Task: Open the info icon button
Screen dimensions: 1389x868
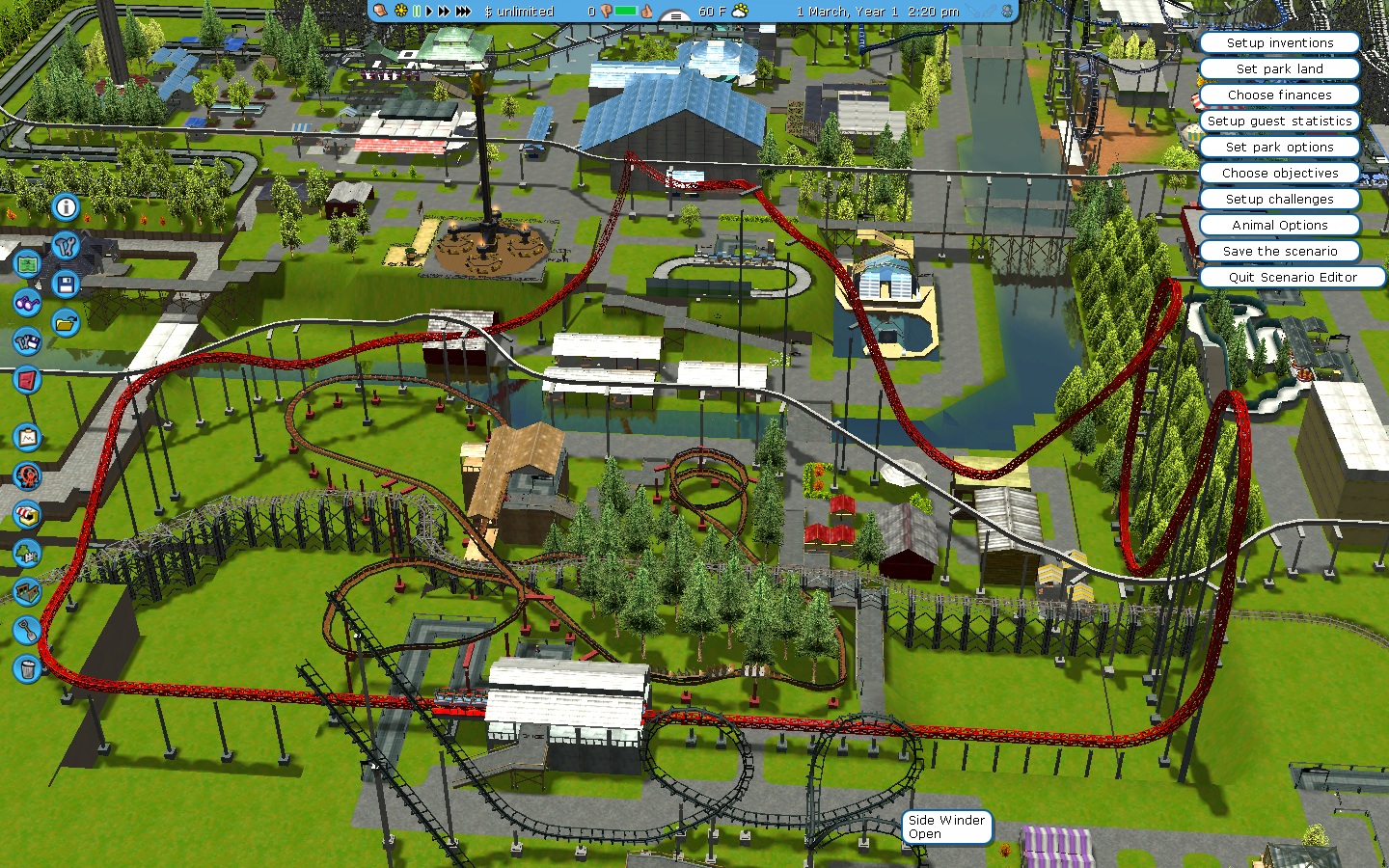Action: tap(66, 207)
